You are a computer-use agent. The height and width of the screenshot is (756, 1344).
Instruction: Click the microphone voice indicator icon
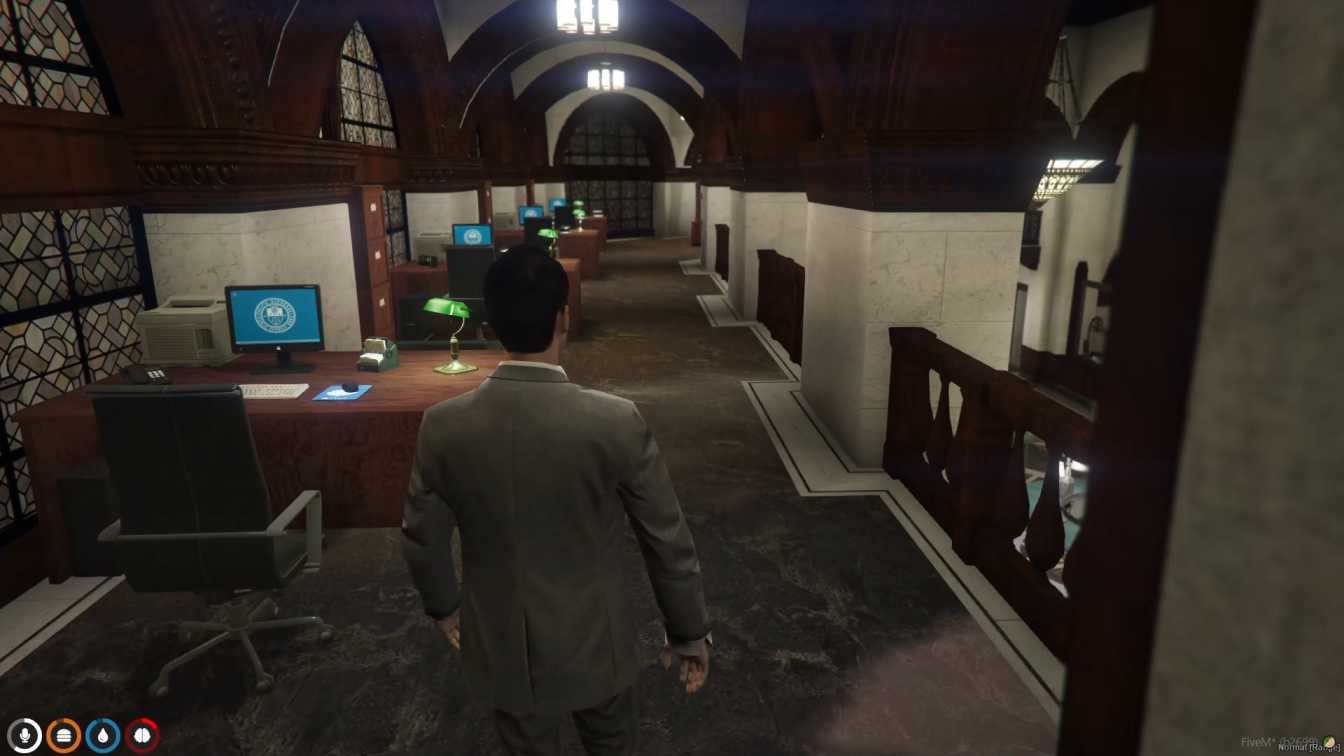coord(25,733)
